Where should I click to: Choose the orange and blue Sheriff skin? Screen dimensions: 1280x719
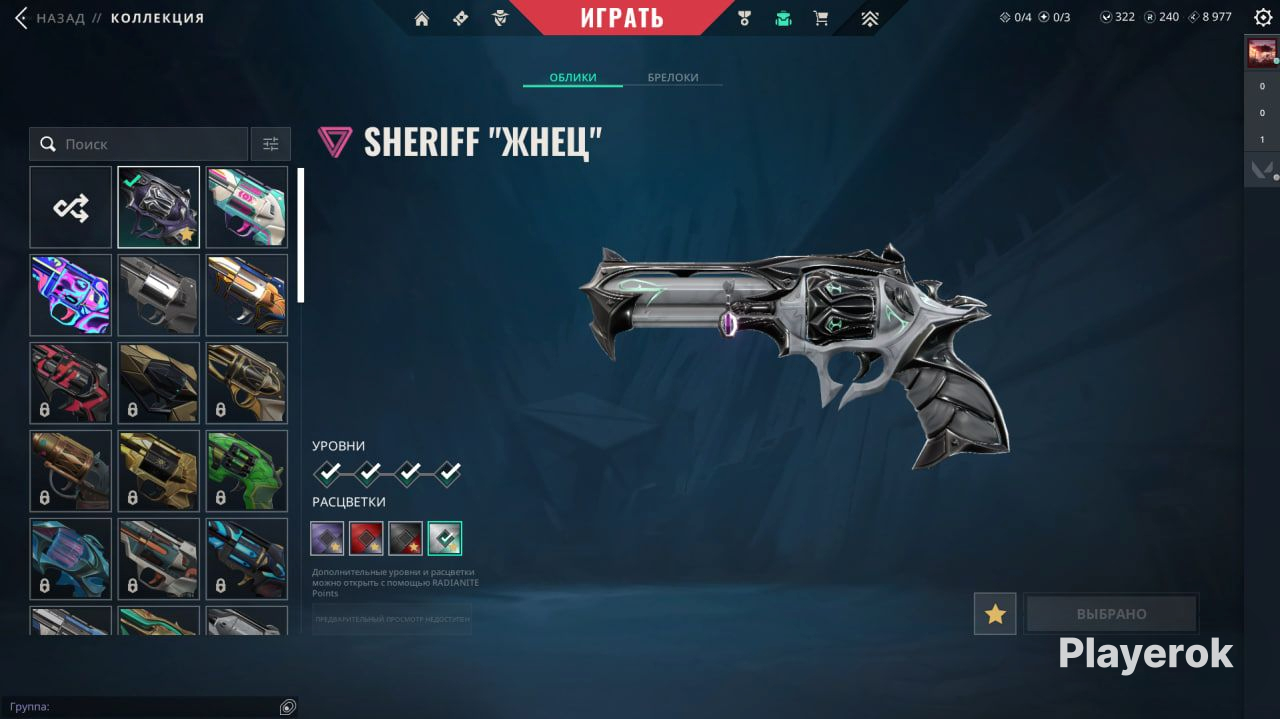(247, 295)
